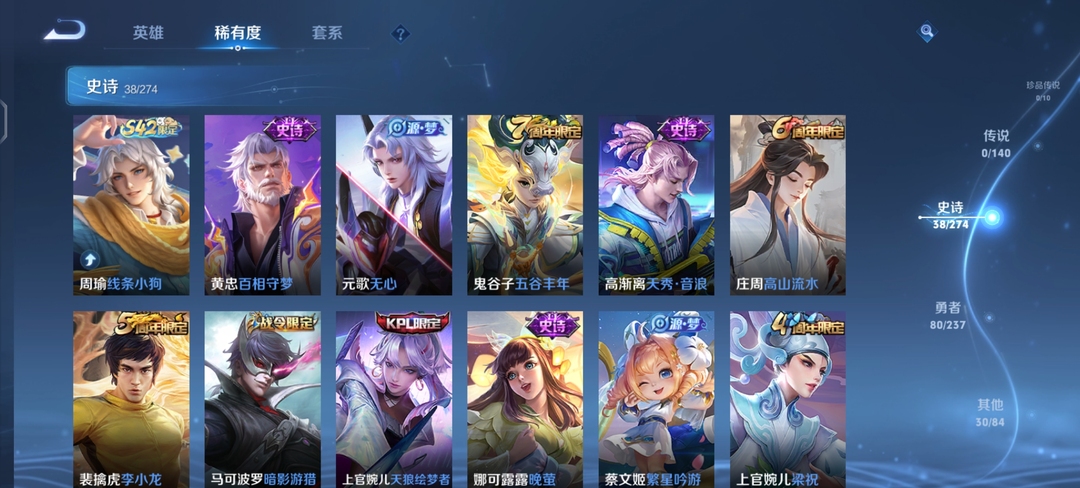Jump to the 其他 rarity section
This screenshot has width=1080, height=488.
(x=990, y=412)
